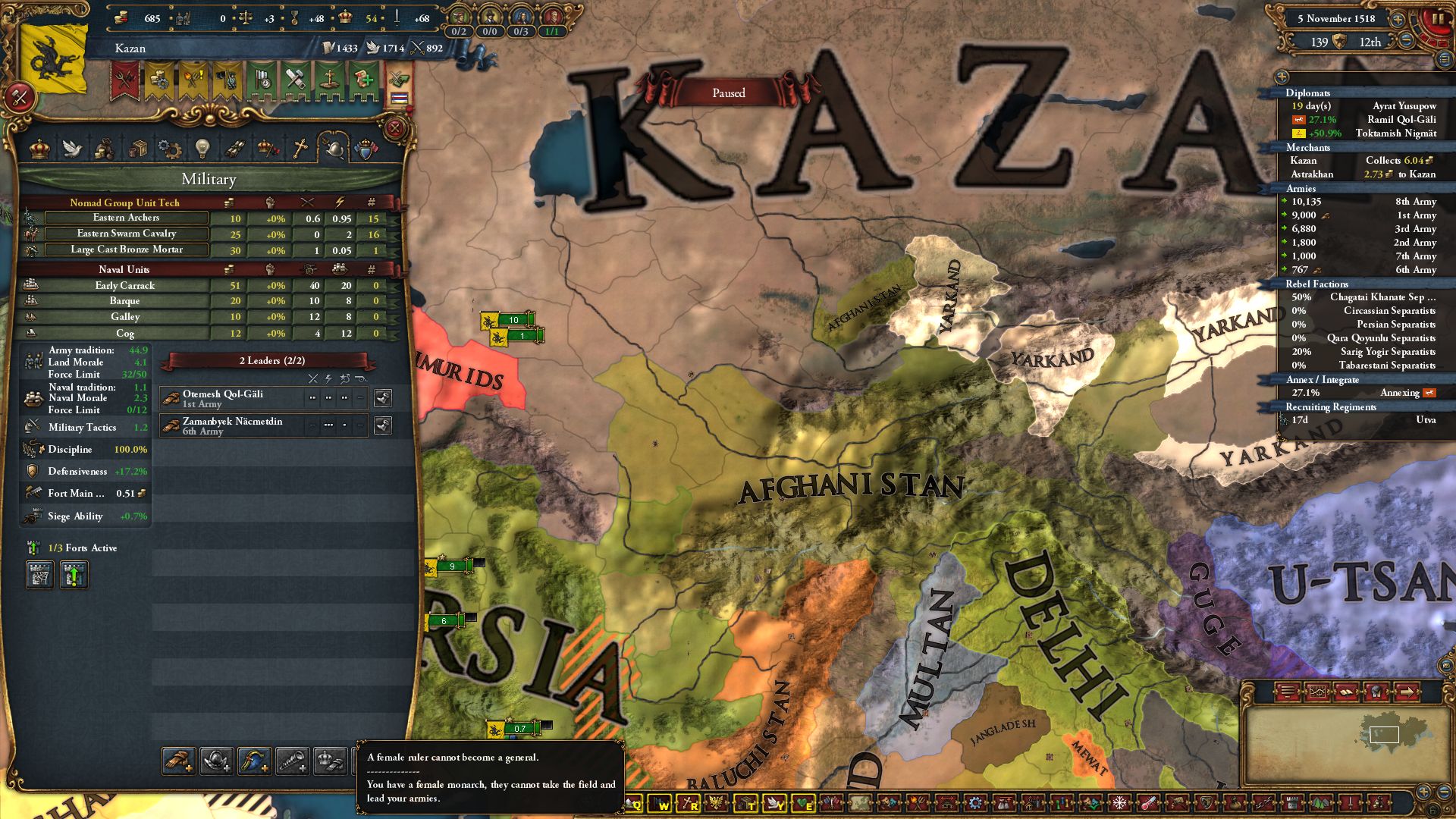
Task: Recruit an admiral with the naval hat icon
Action: coord(253,761)
